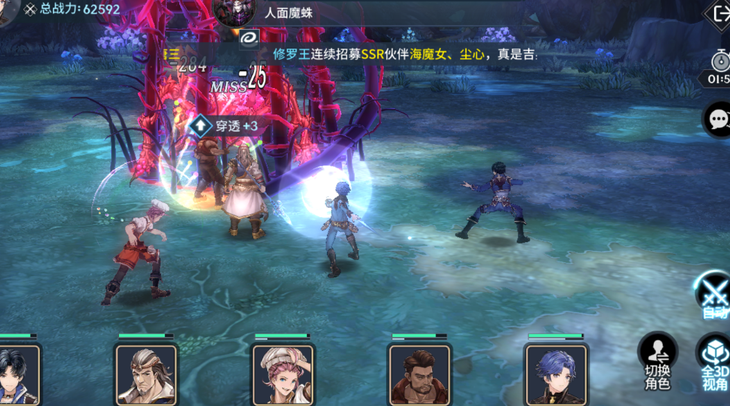The height and width of the screenshot is (406, 730).
Task: Toggle the auto-battle crossed swords button
Action: coord(713,294)
